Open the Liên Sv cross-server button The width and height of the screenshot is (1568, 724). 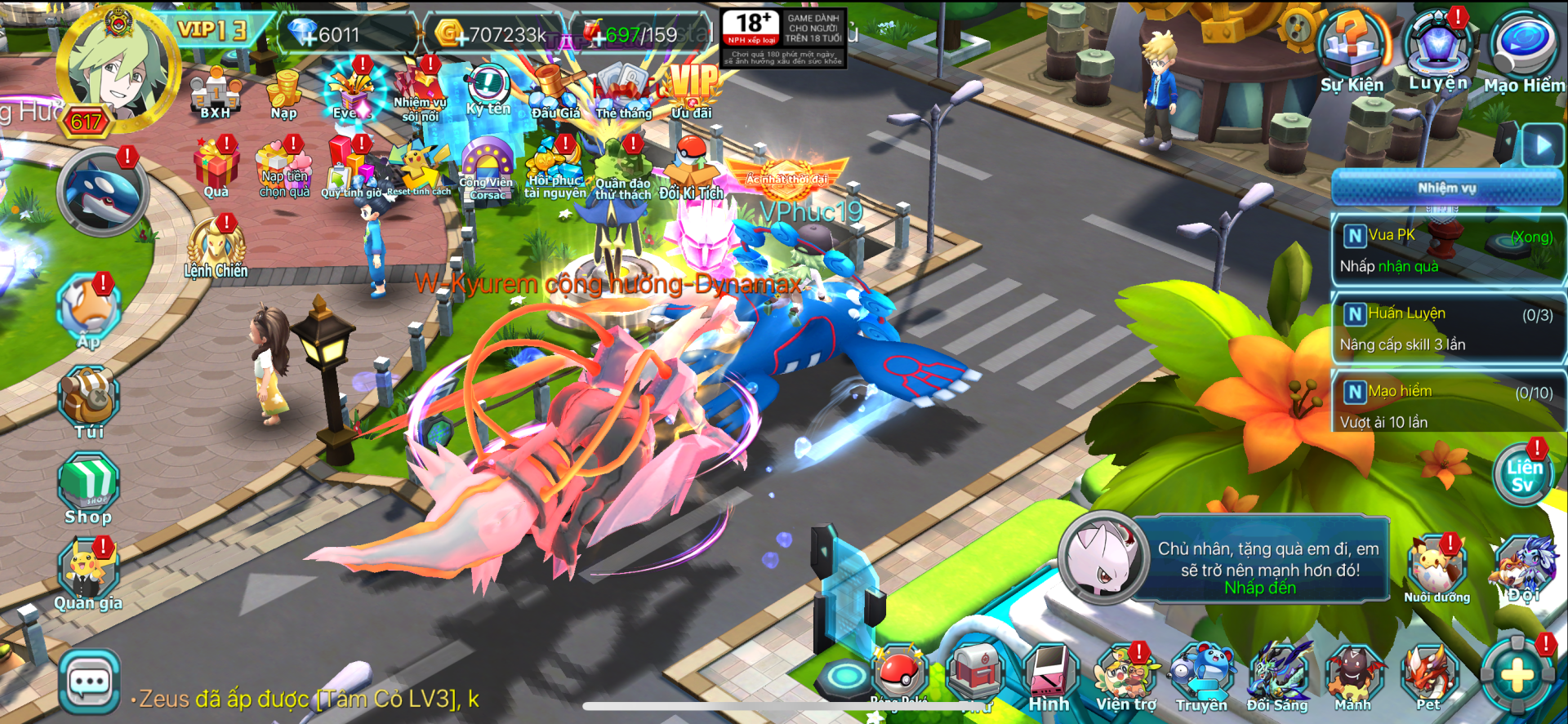[x=1524, y=475]
